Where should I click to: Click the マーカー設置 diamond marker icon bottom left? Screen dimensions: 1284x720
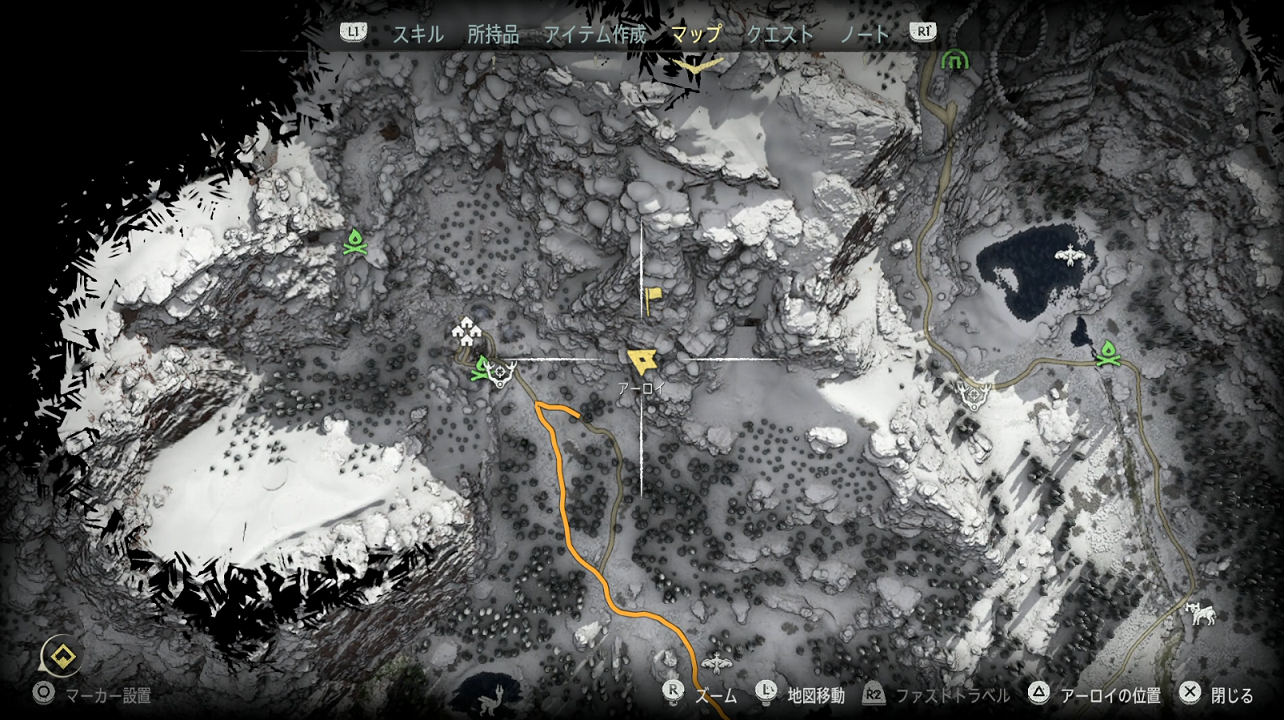click(x=62, y=658)
